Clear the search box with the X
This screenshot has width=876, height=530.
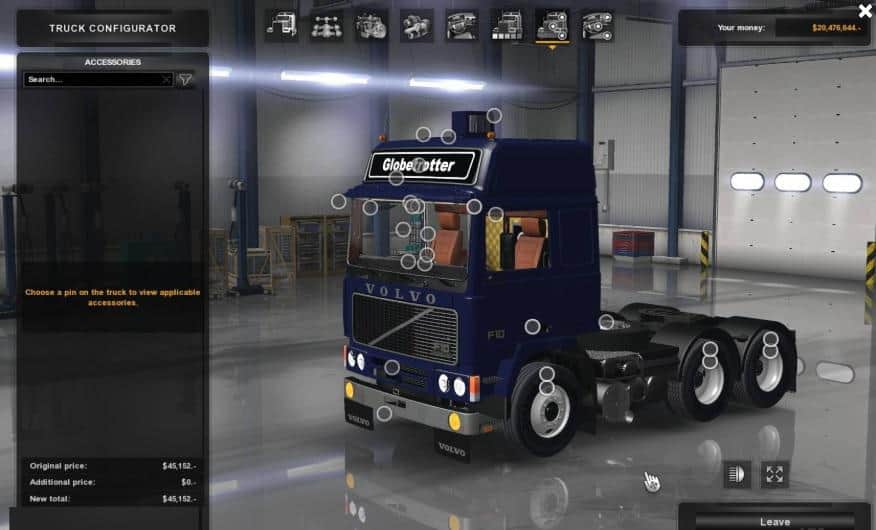click(x=166, y=79)
